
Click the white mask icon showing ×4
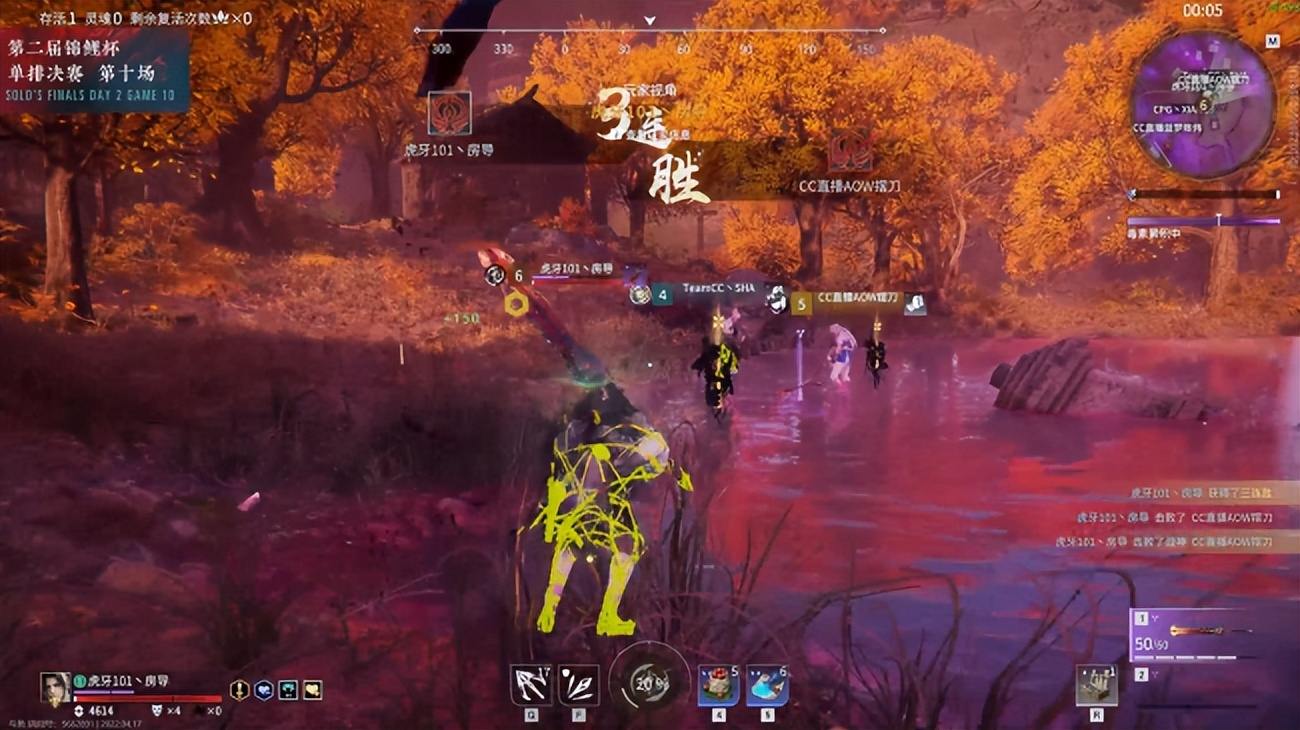(x=158, y=710)
